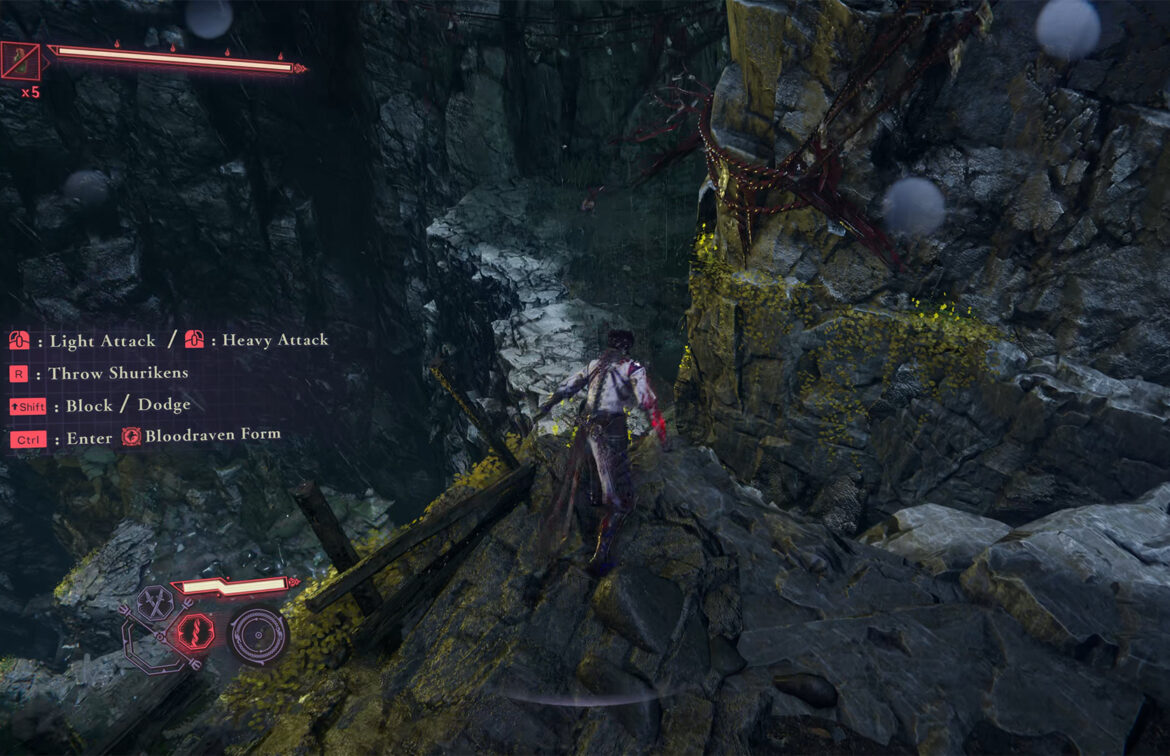This screenshot has height=756, width=1170.
Task: Click the circular dial skill icon
Action: click(x=257, y=636)
